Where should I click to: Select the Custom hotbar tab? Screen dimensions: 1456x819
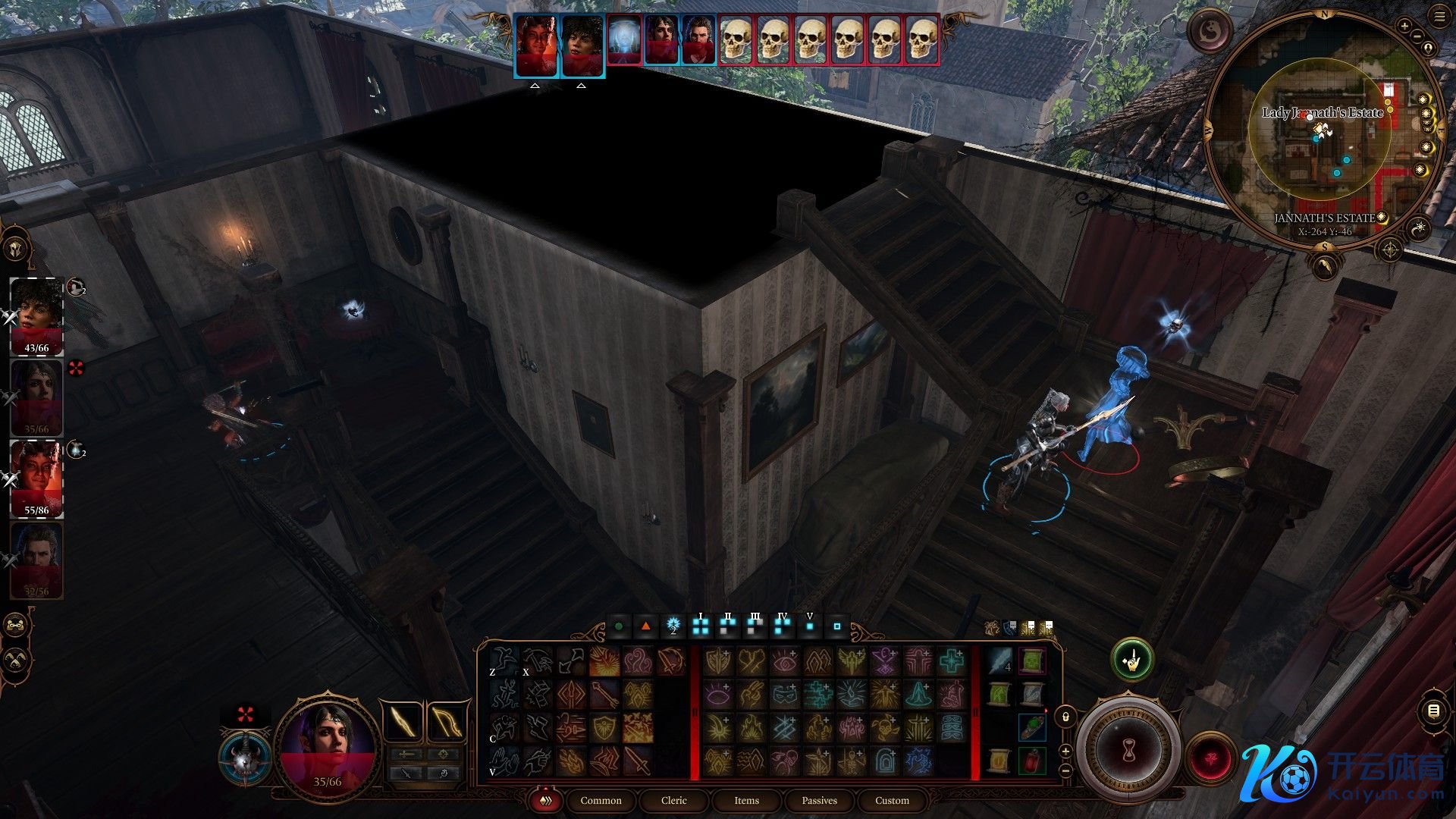pyautogui.click(x=892, y=800)
